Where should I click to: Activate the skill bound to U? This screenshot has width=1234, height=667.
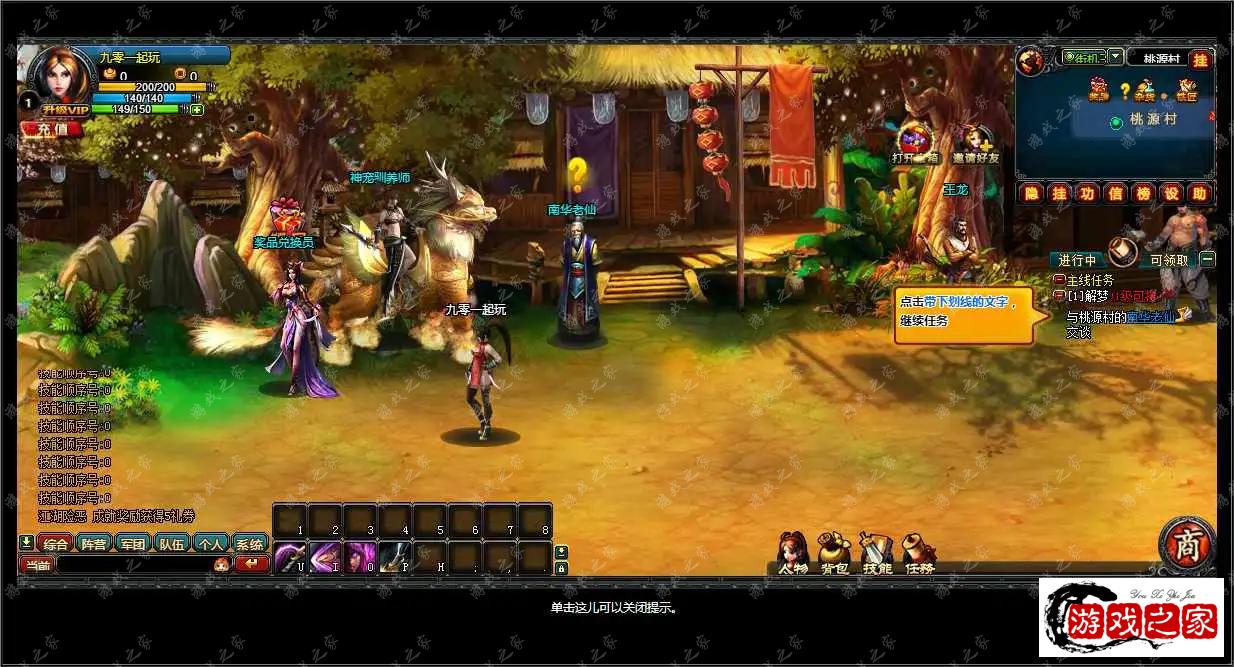(x=290, y=555)
